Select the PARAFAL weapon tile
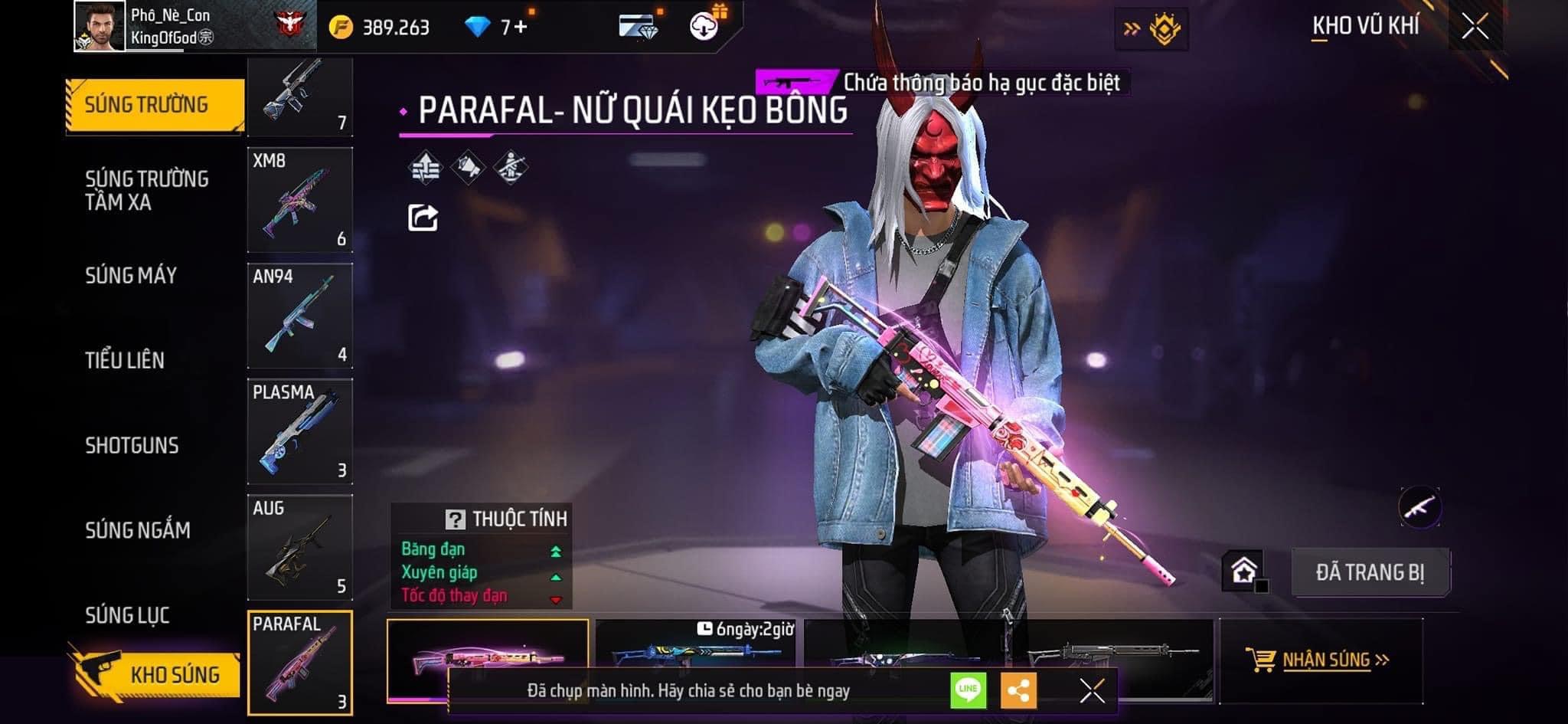Screen dimensions: 1568x724 (x=300, y=663)
